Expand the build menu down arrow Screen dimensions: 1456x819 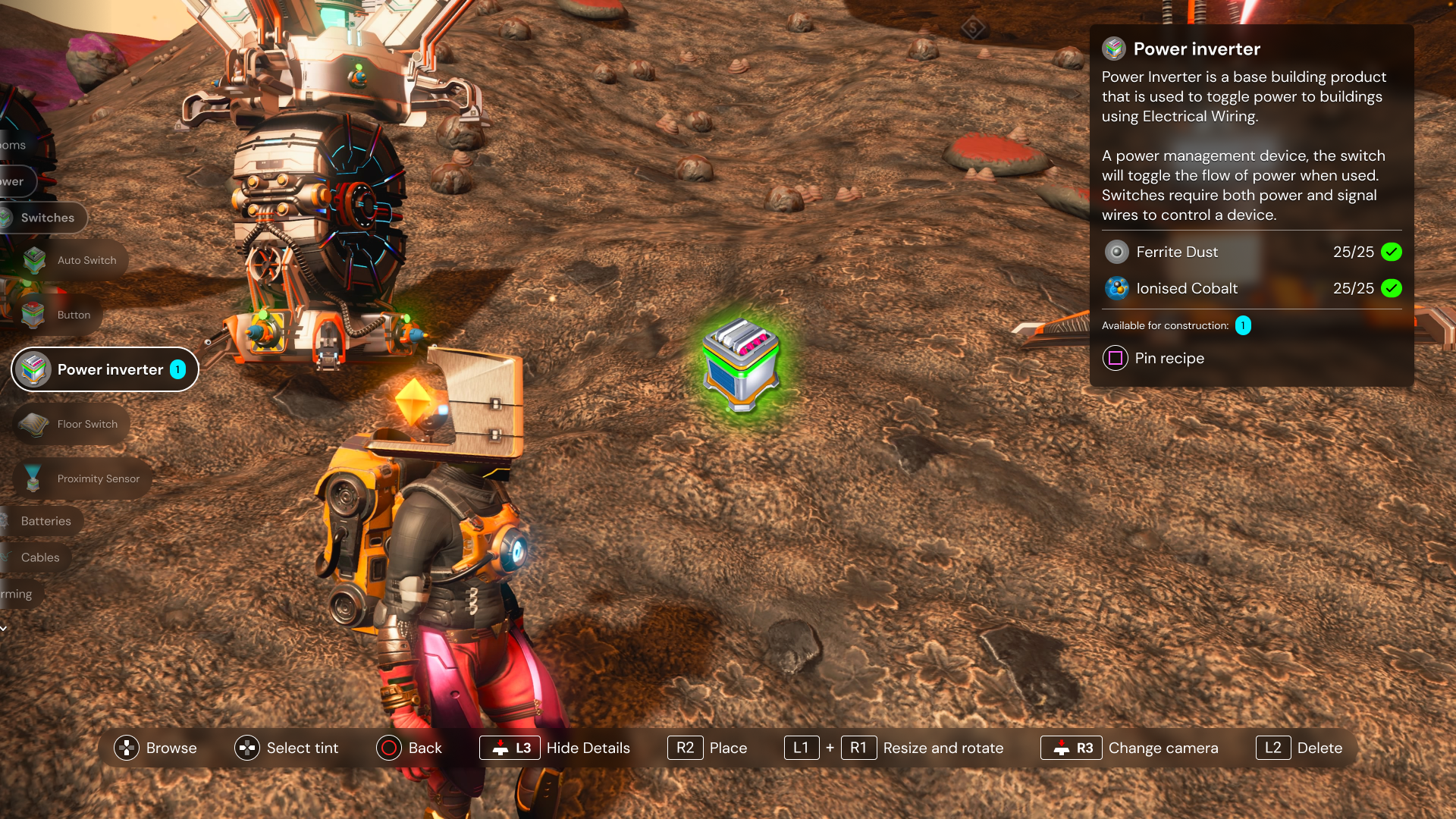(4, 628)
